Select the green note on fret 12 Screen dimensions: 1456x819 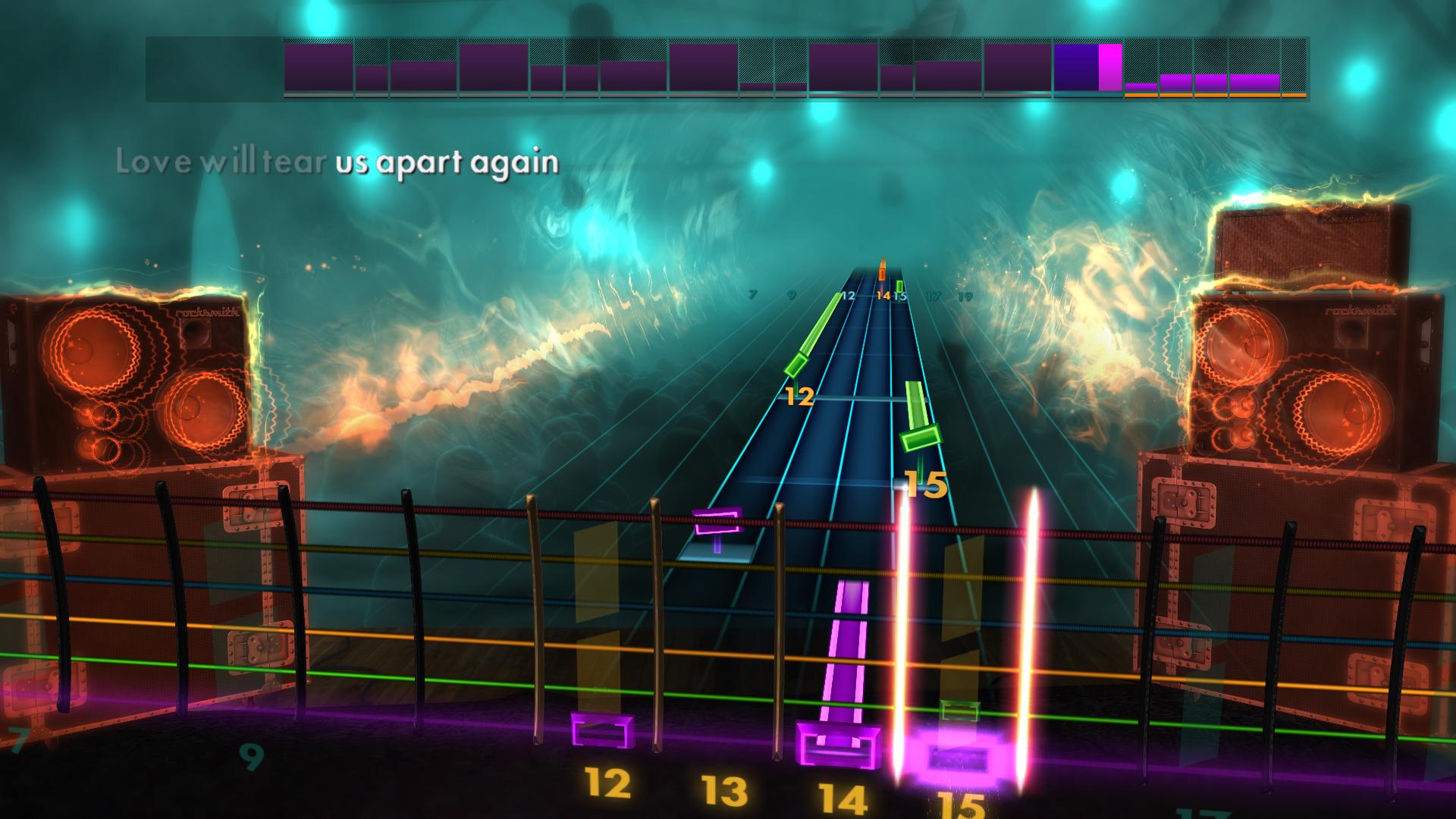point(796,364)
